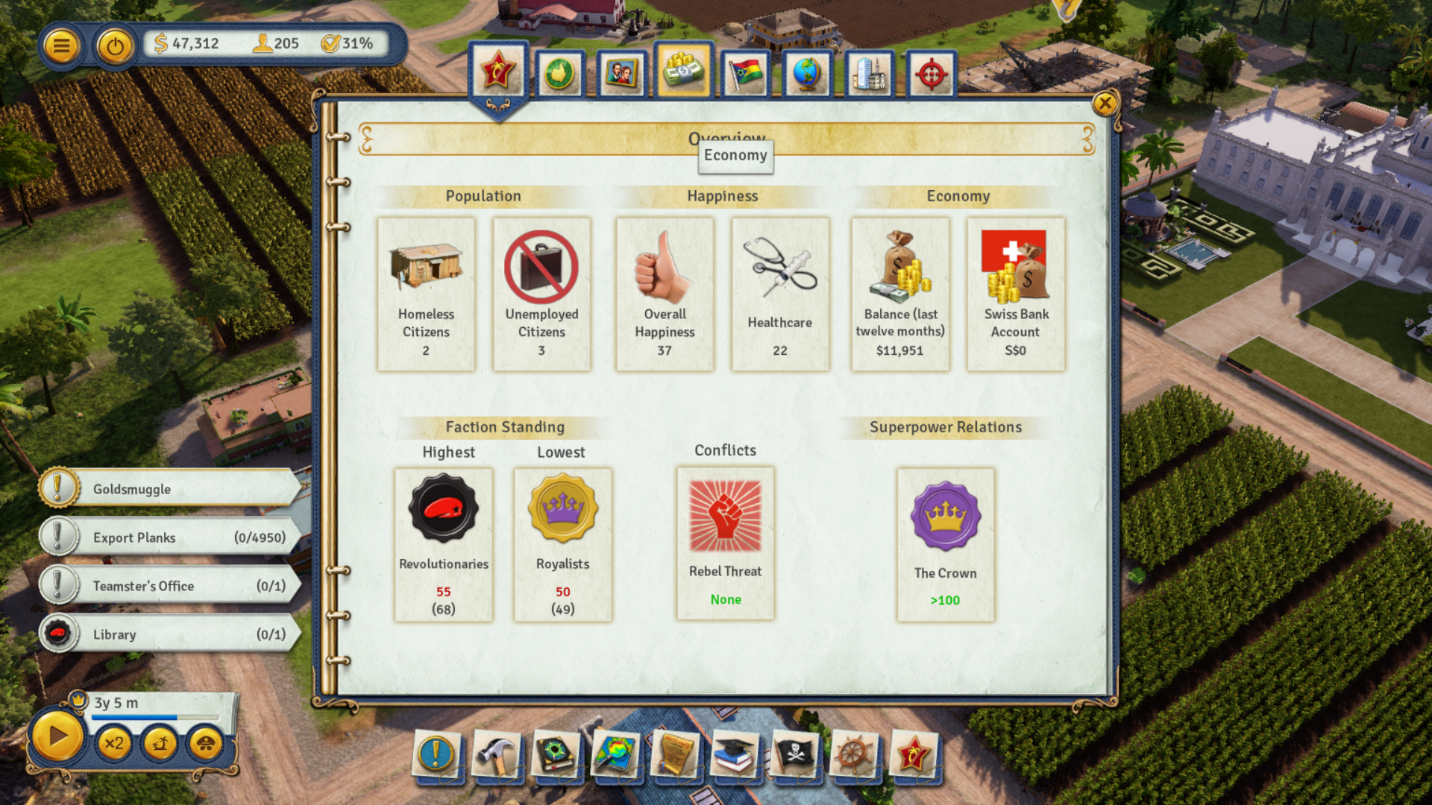Switch to the striped flag tab
Screen dimensions: 1432x805
point(745,75)
